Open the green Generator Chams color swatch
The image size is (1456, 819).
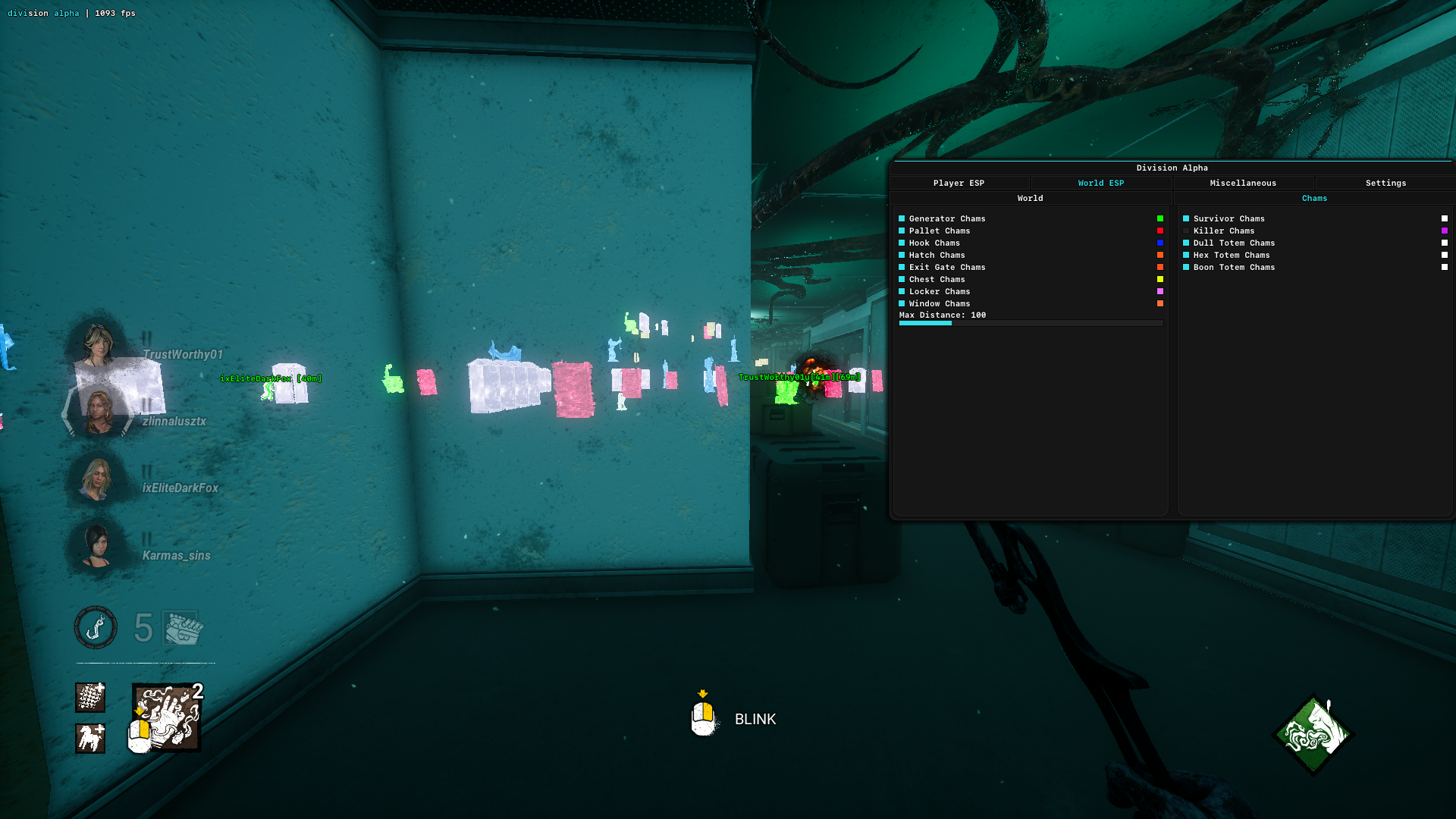pos(1159,218)
